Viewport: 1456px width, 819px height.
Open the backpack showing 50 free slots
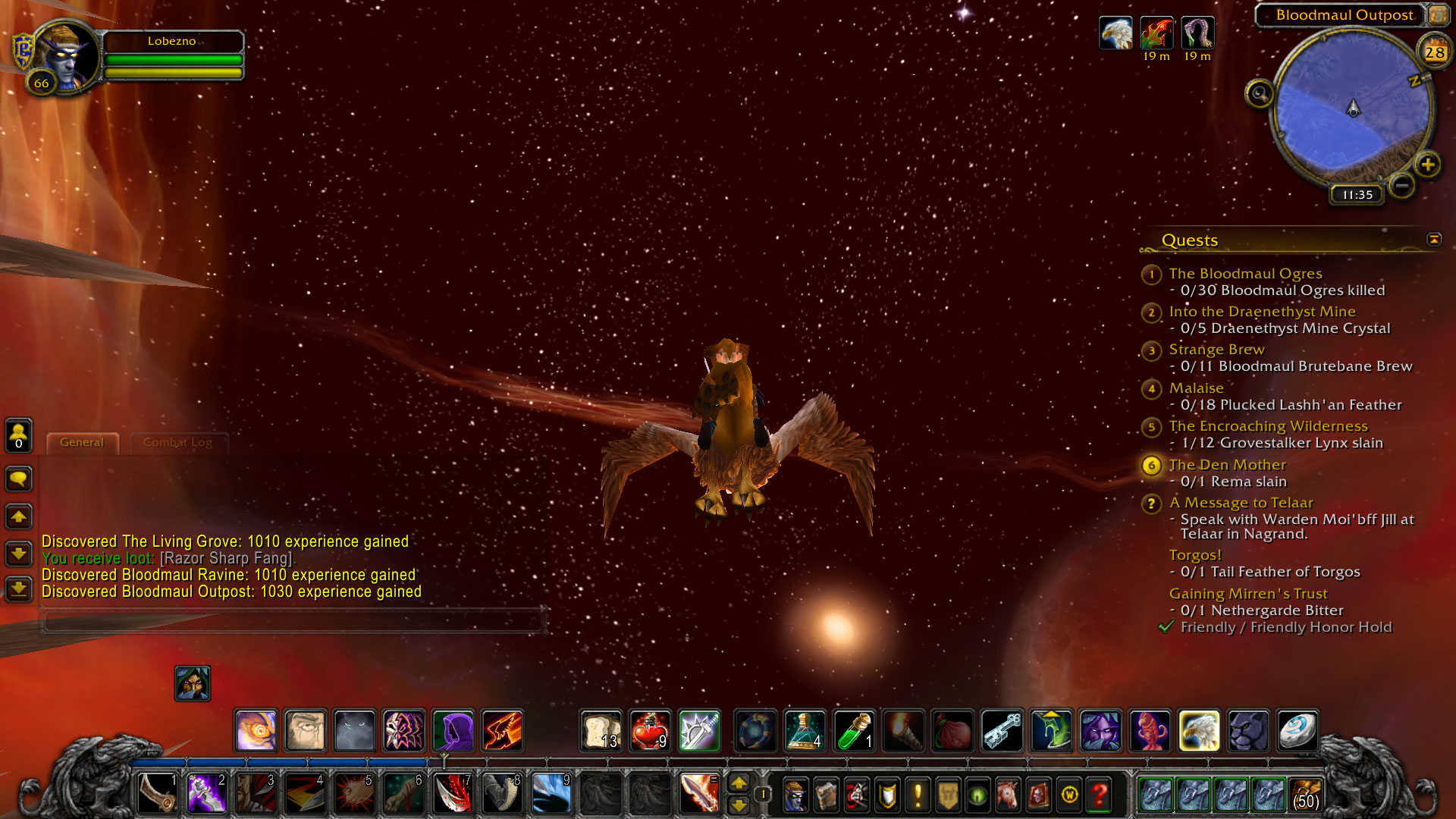coord(1304,795)
